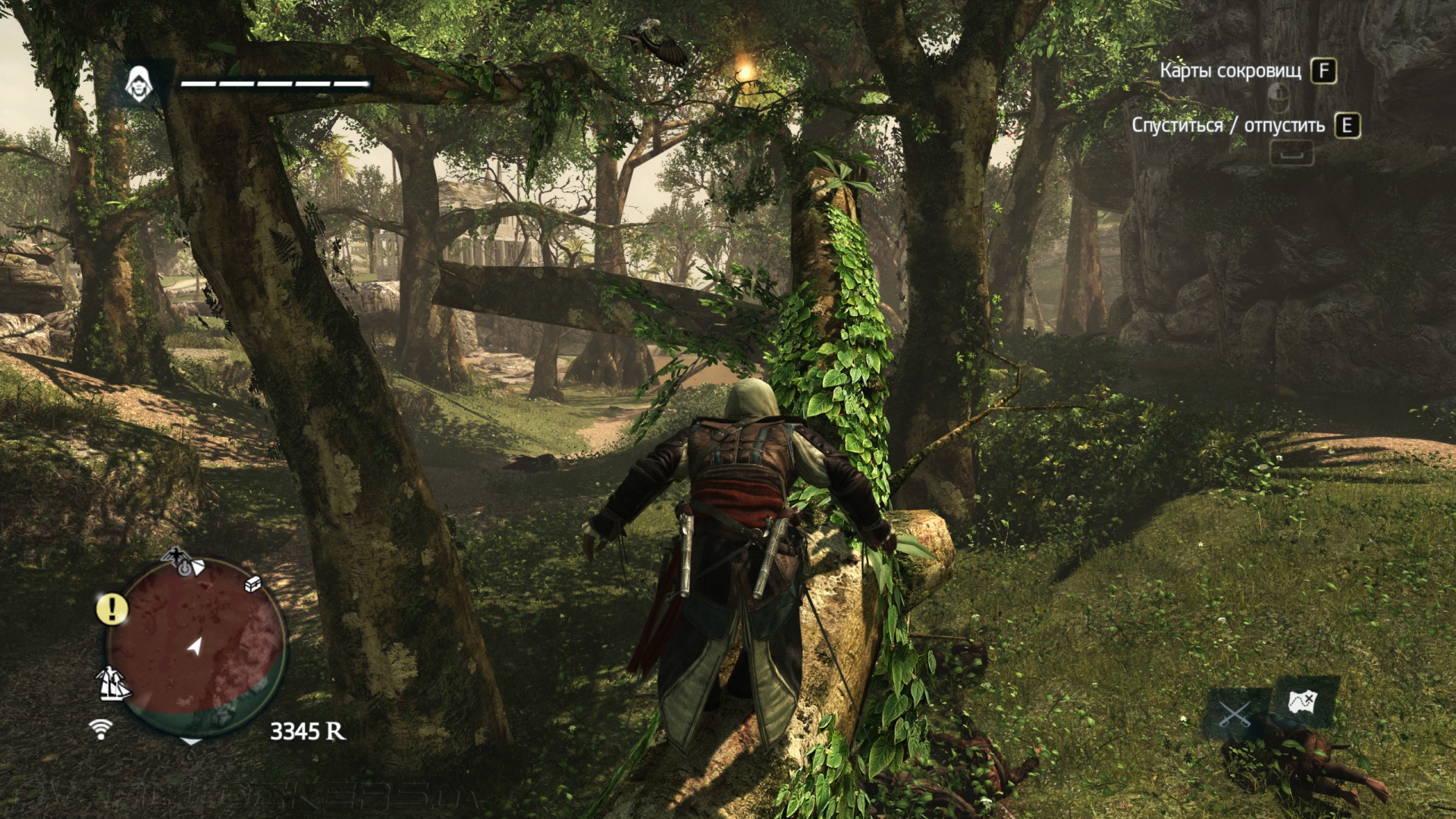Select the crossed swords weapon icon
This screenshot has width=1456, height=819.
1234,714
